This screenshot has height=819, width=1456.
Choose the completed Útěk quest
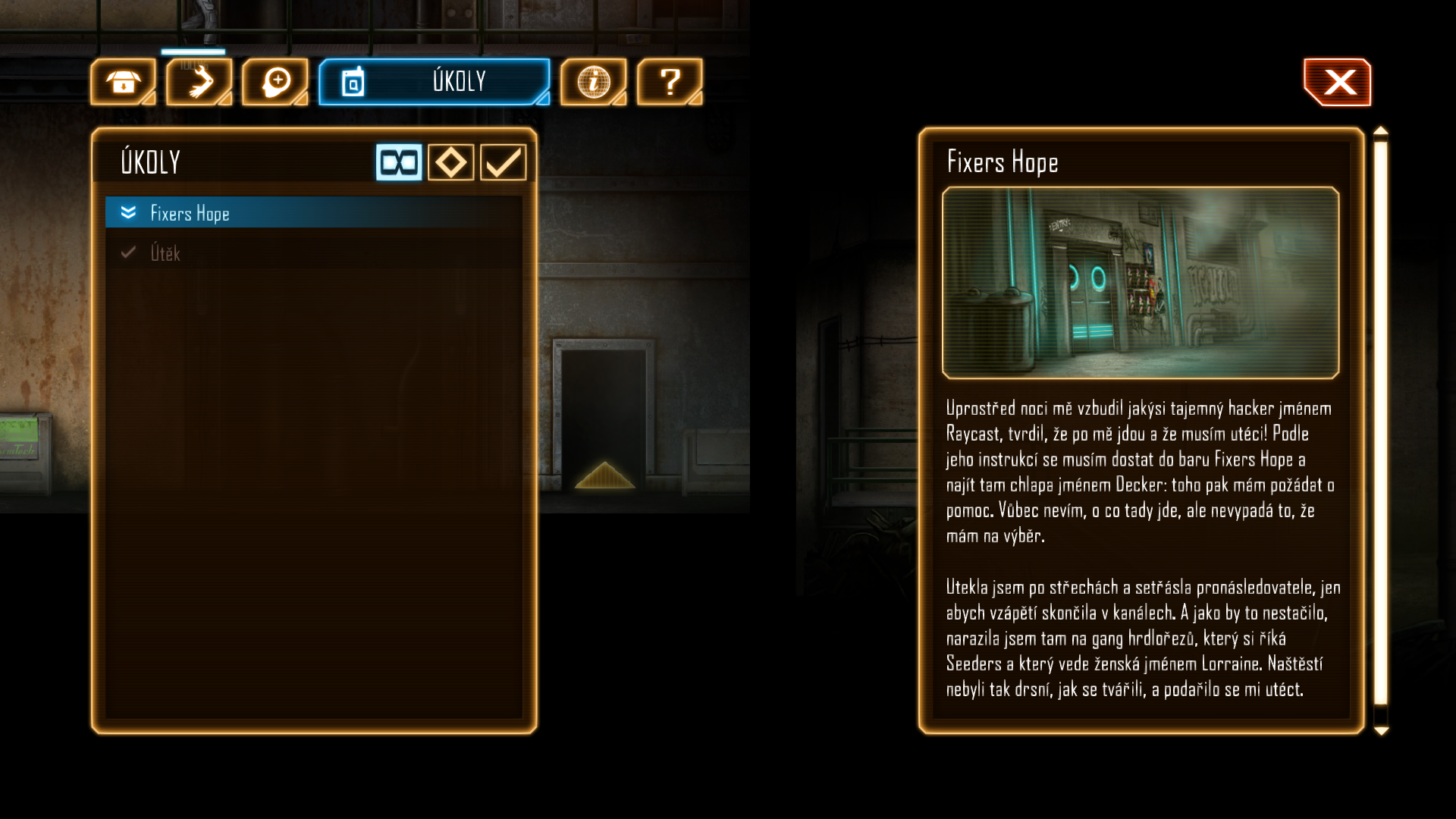pyautogui.click(x=313, y=253)
